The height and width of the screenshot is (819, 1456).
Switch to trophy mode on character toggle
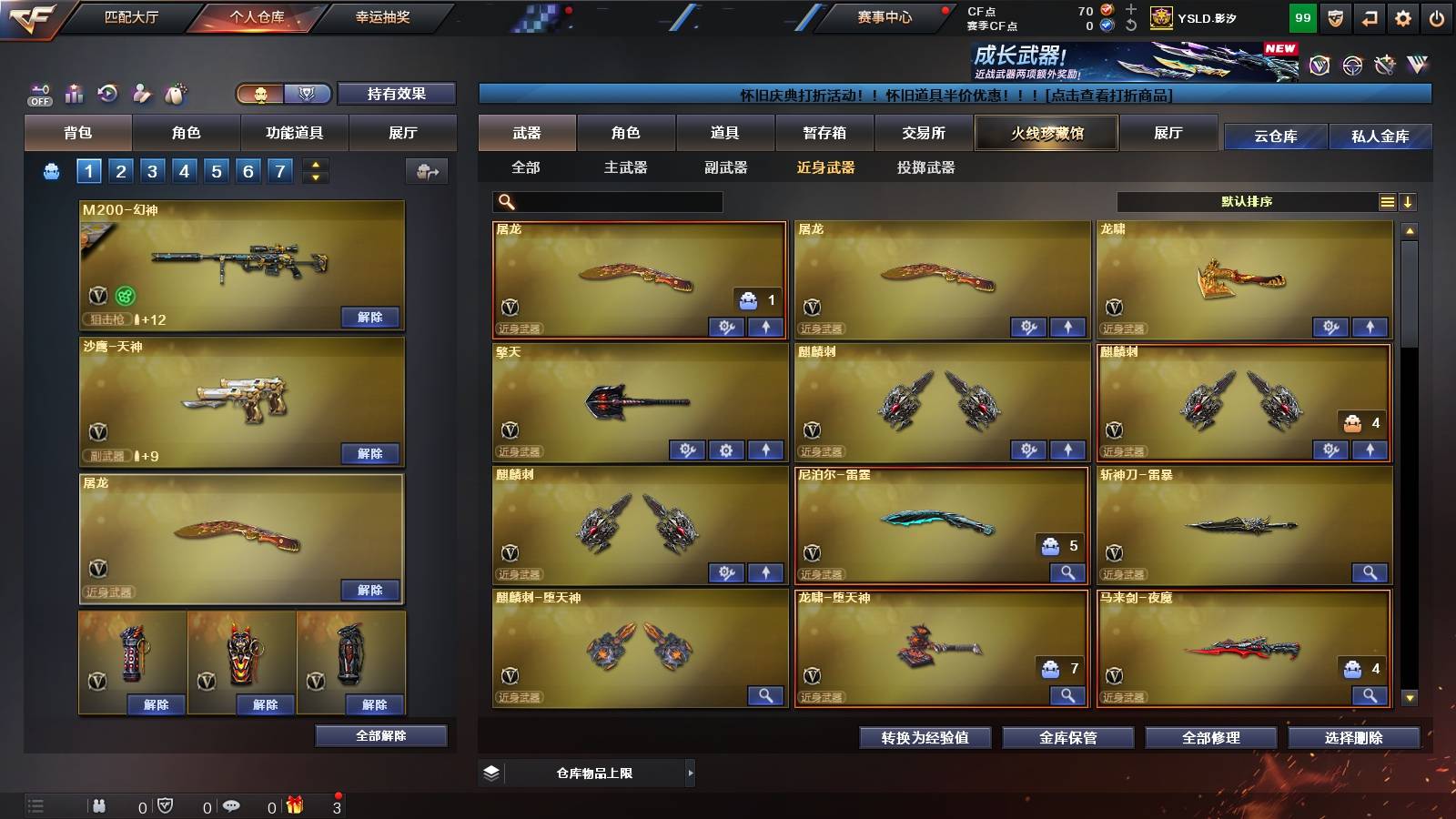tap(308, 94)
